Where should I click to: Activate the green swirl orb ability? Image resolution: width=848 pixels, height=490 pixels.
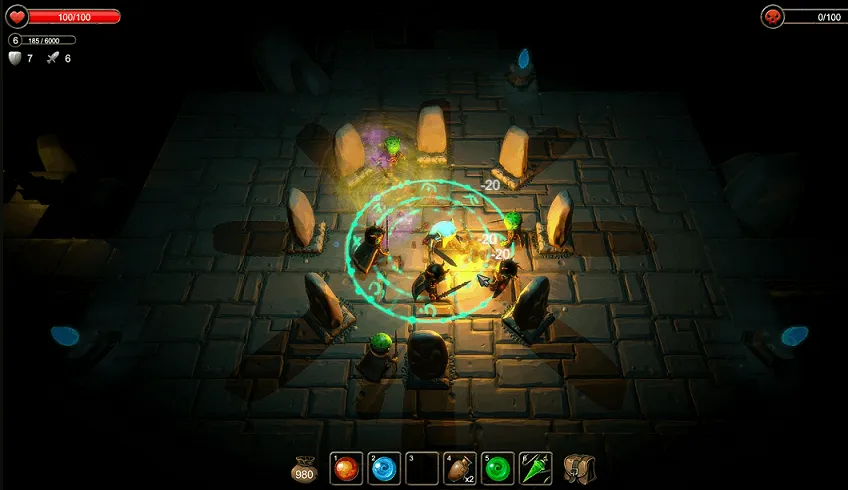click(x=497, y=468)
